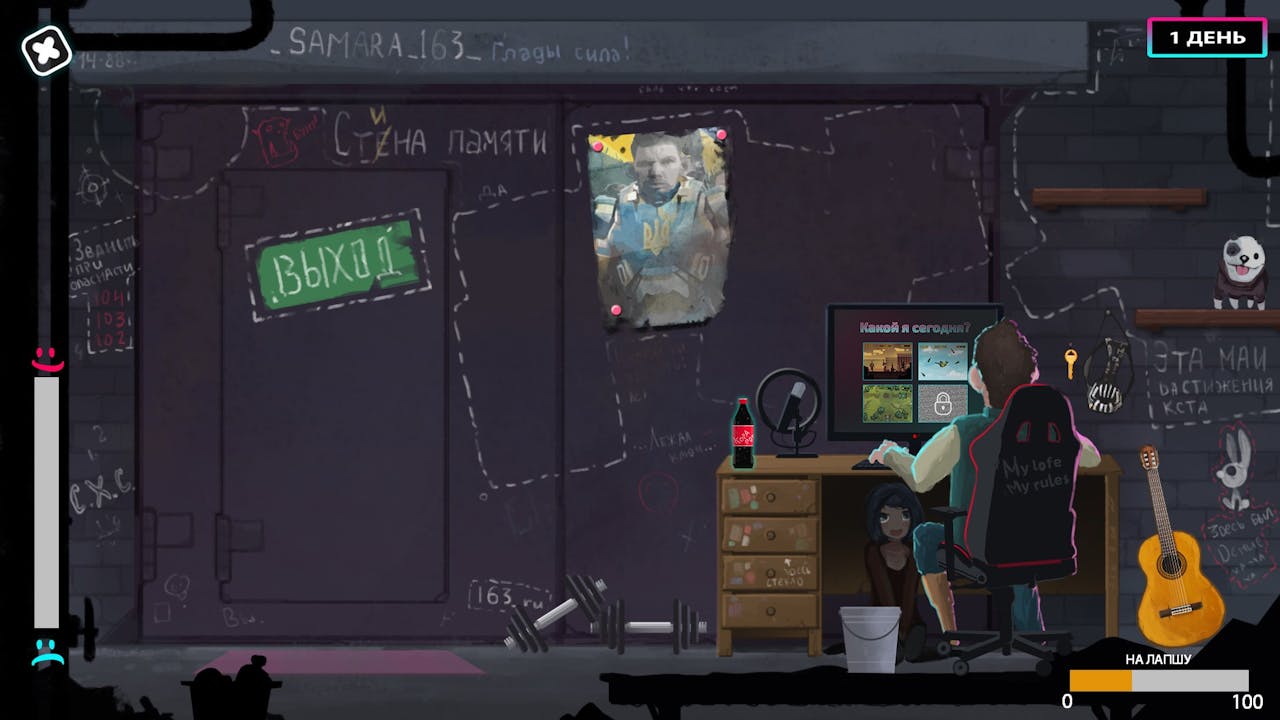Click the red recording light under the monitor
Image resolution: width=1280 pixels, height=720 pixels.
tap(915, 436)
